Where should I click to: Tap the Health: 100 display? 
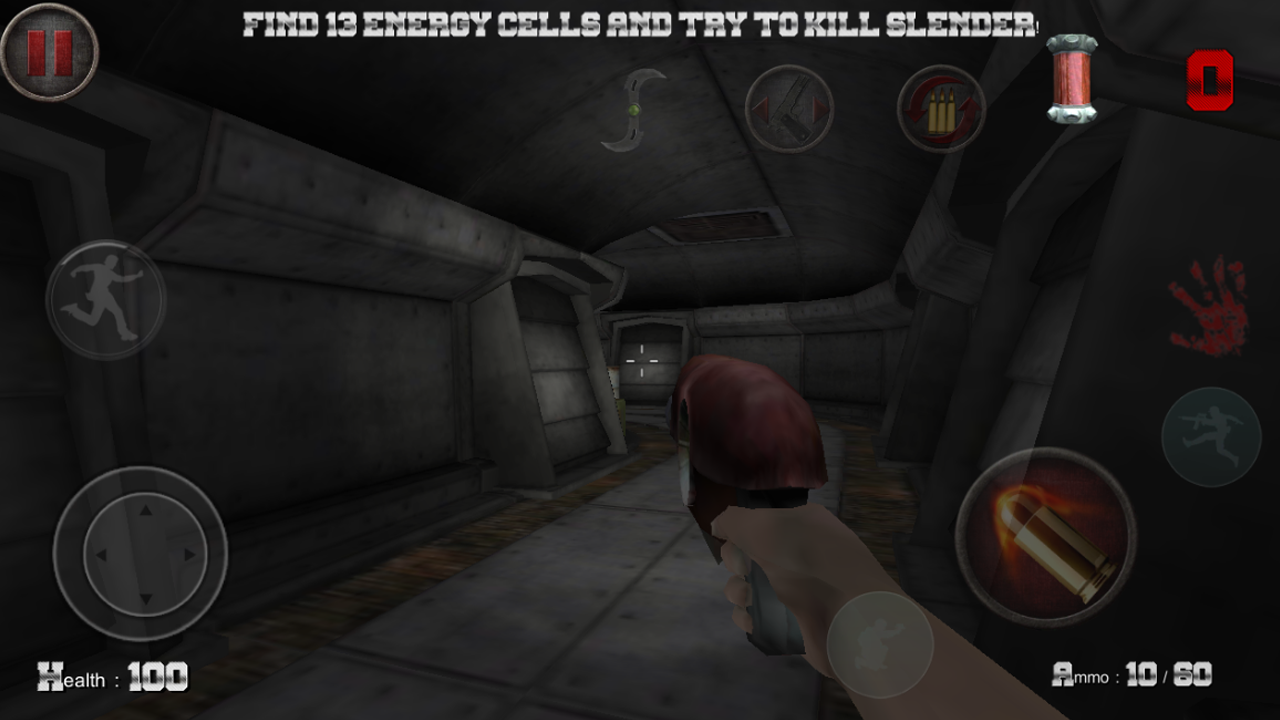click(x=113, y=677)
